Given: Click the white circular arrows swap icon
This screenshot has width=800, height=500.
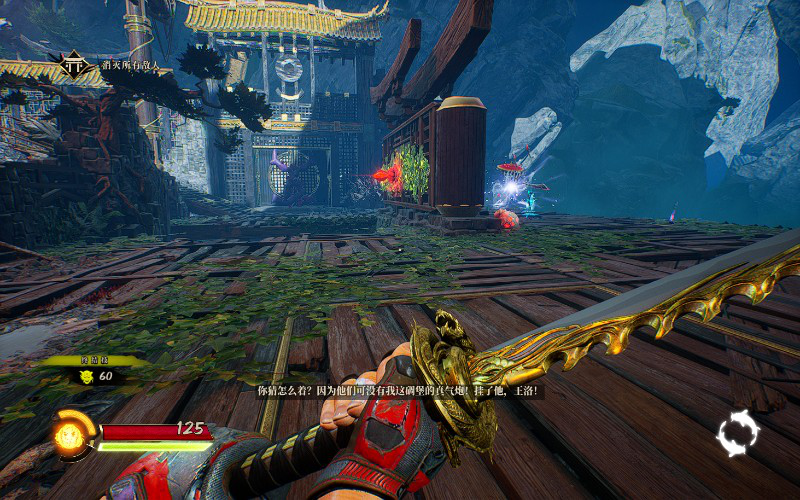Looking at the screenshot, I should point(738,435).
